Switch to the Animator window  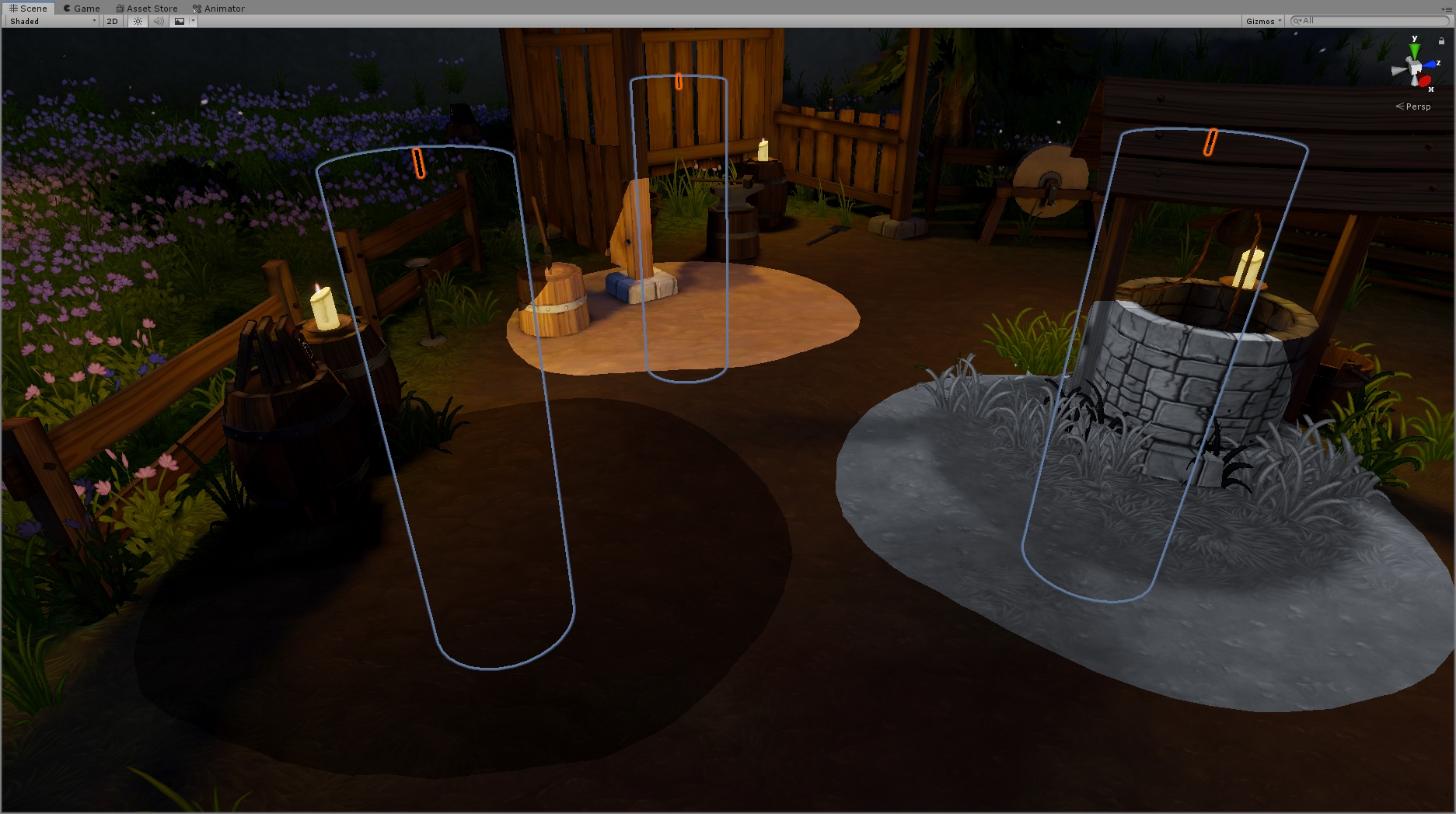click(220, 8)
